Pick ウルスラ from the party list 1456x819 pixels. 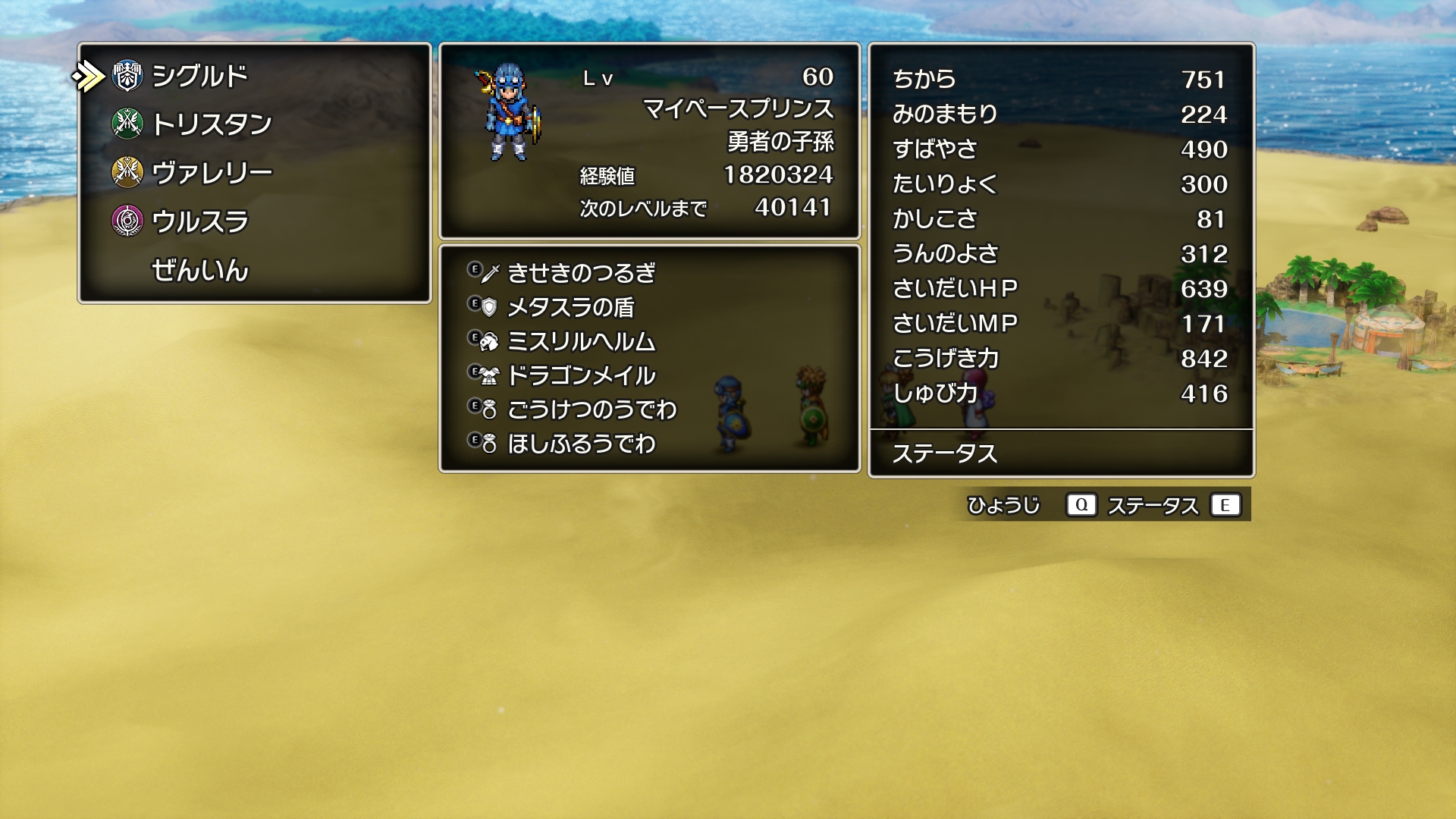(x=200, y=221)
